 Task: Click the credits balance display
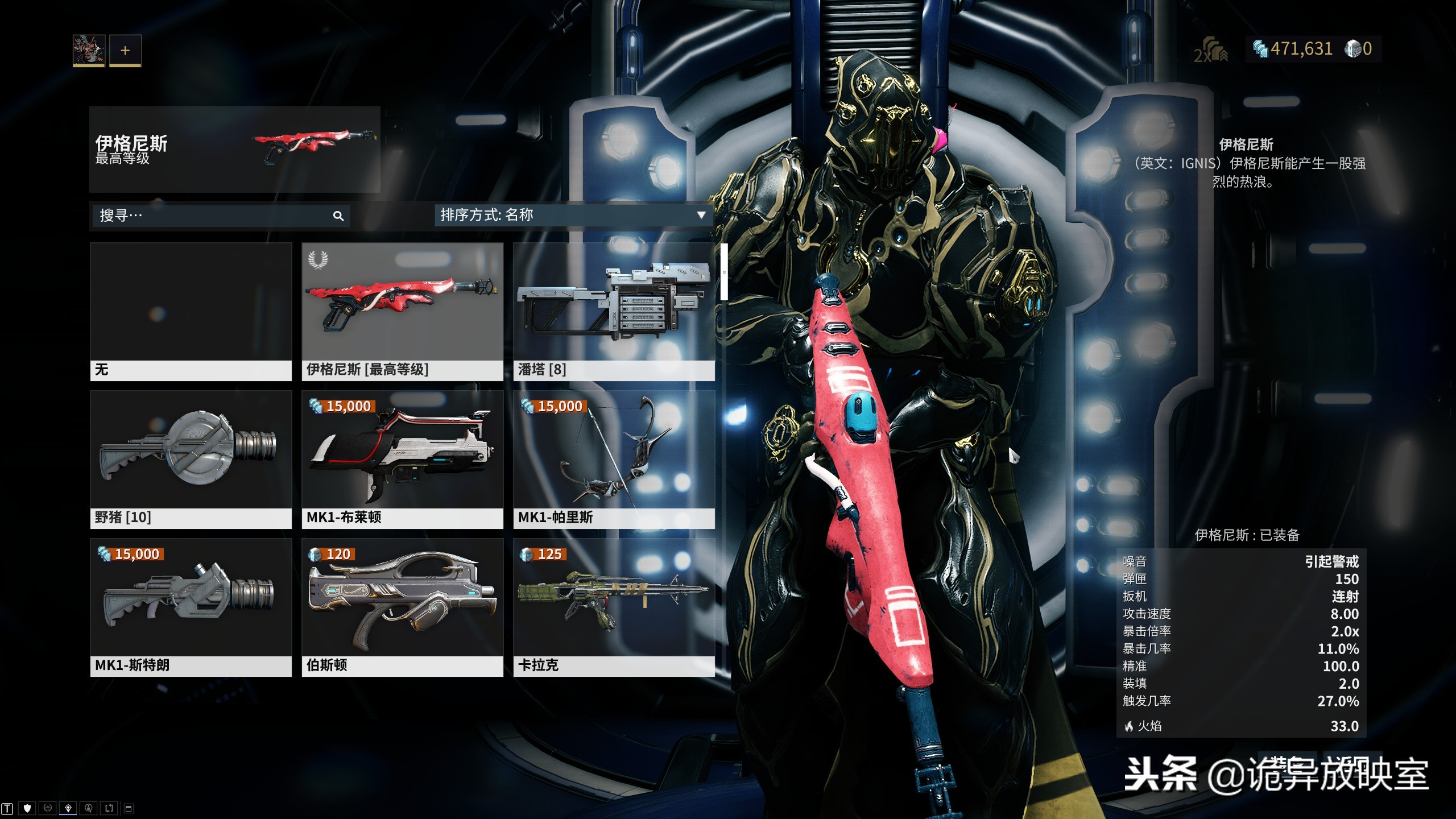coord(1293,49)
